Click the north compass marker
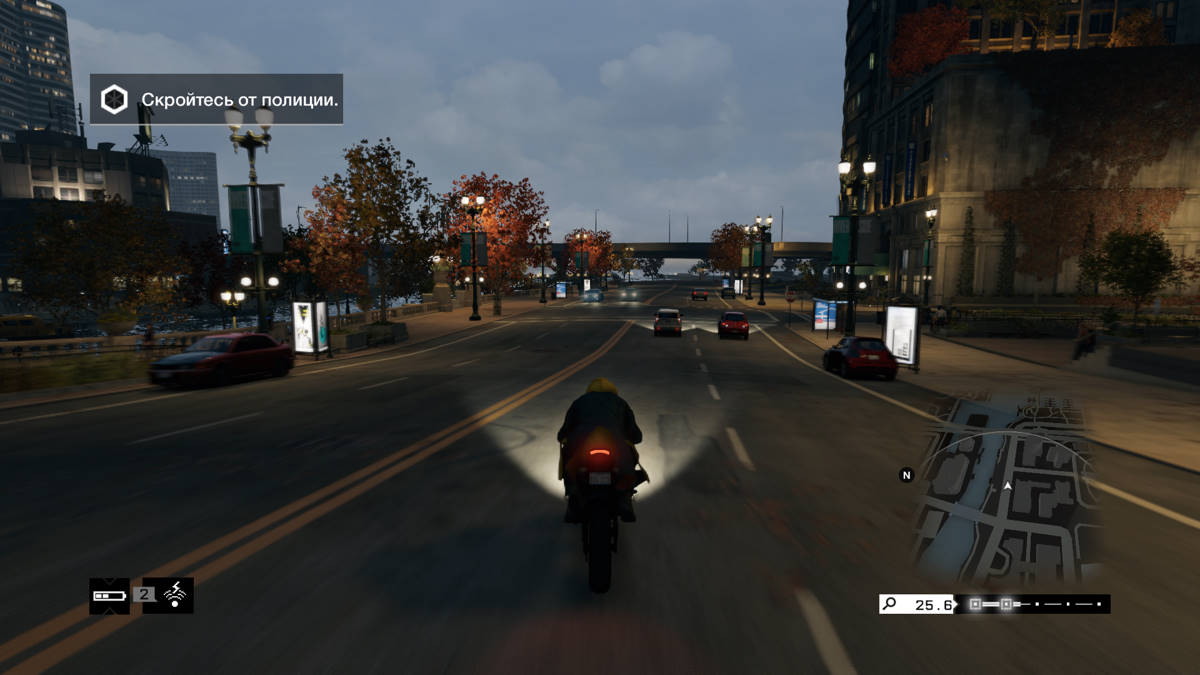Screen dimensions: 1200x675 click(x=907, y=475)
